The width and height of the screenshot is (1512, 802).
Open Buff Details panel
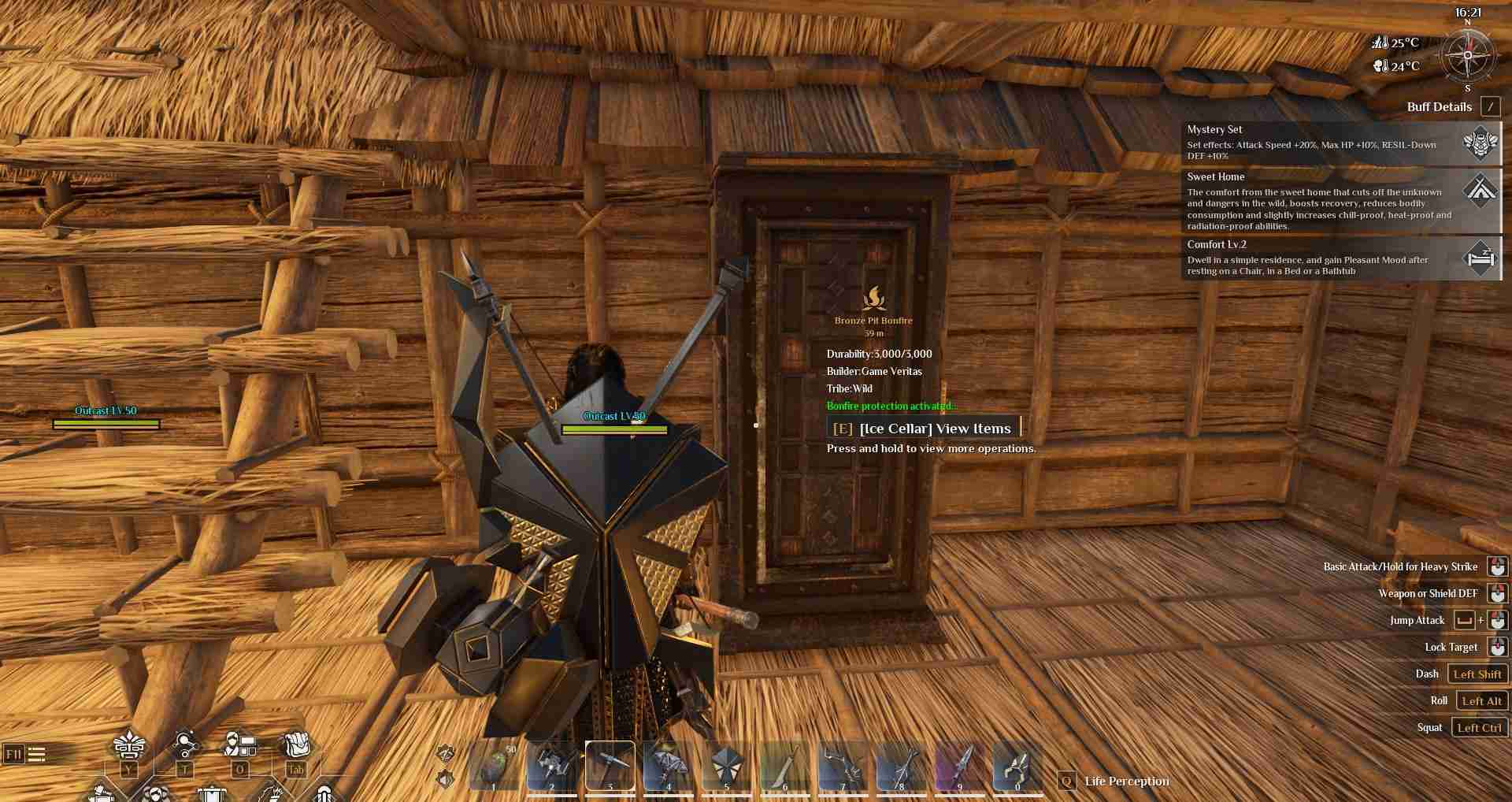[1489, 107]
